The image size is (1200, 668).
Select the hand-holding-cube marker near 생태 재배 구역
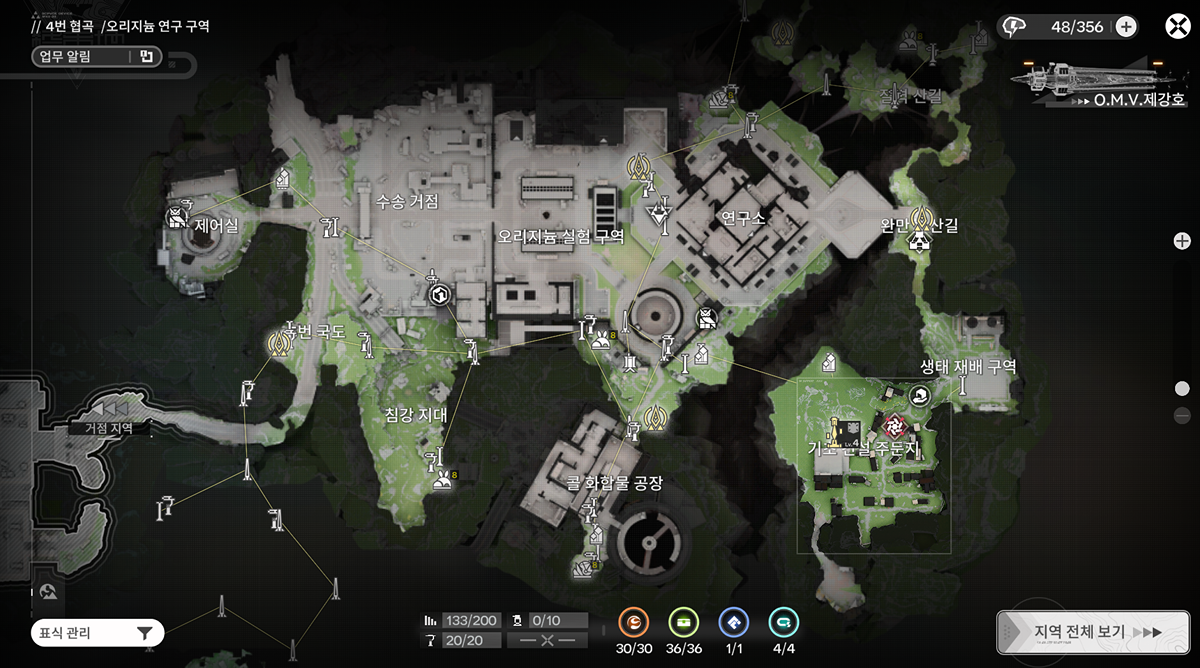[921, 396]
